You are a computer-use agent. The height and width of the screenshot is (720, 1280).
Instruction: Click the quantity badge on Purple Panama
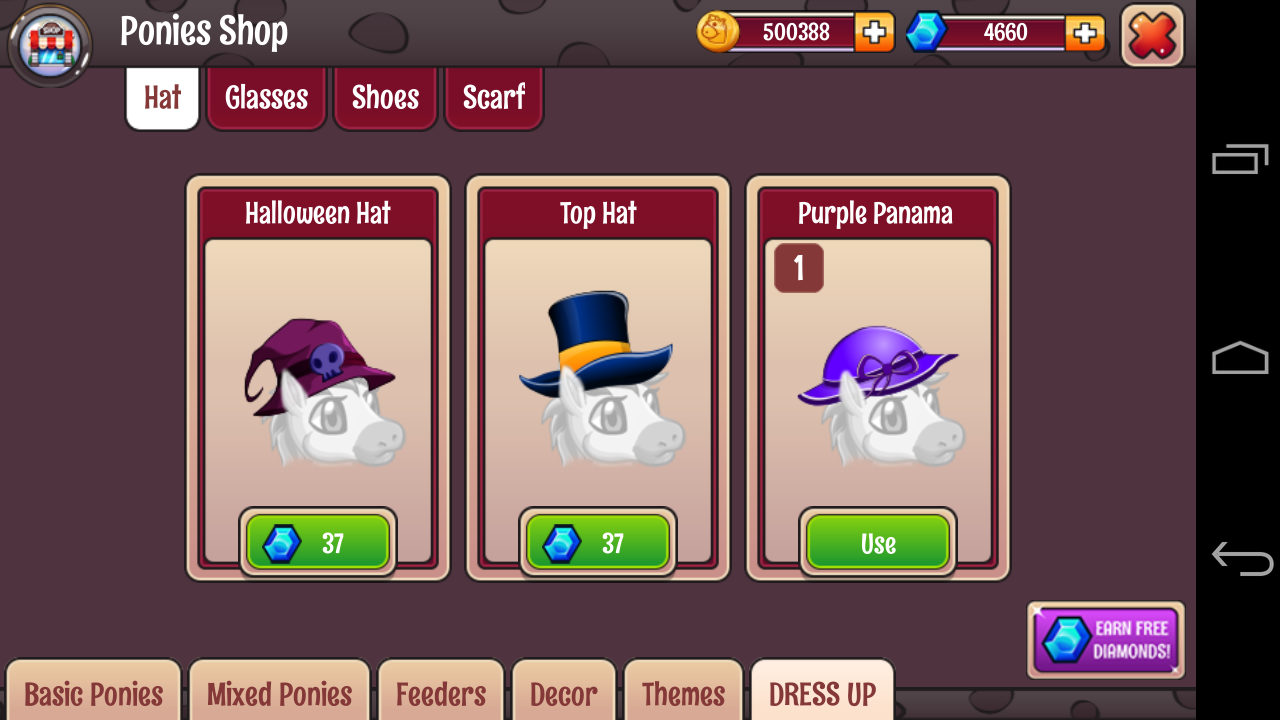pos(797,268)
